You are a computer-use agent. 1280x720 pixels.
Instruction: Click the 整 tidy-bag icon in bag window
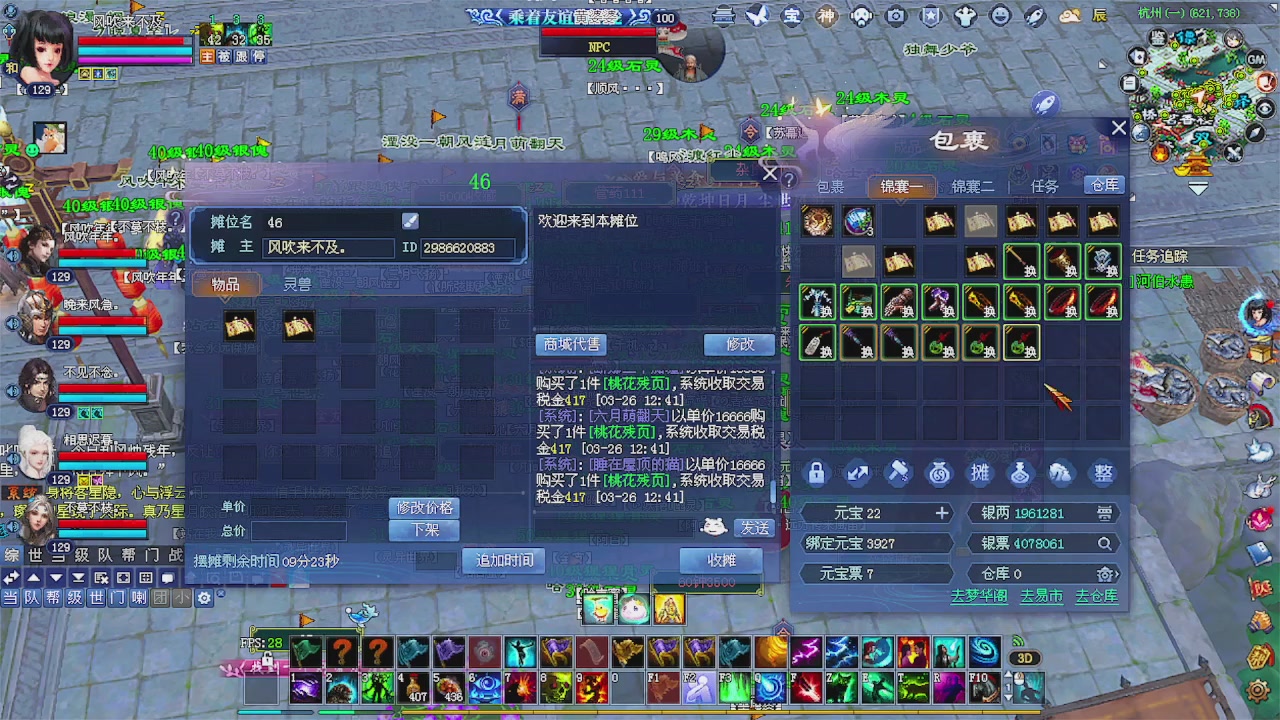(1102, 473)
